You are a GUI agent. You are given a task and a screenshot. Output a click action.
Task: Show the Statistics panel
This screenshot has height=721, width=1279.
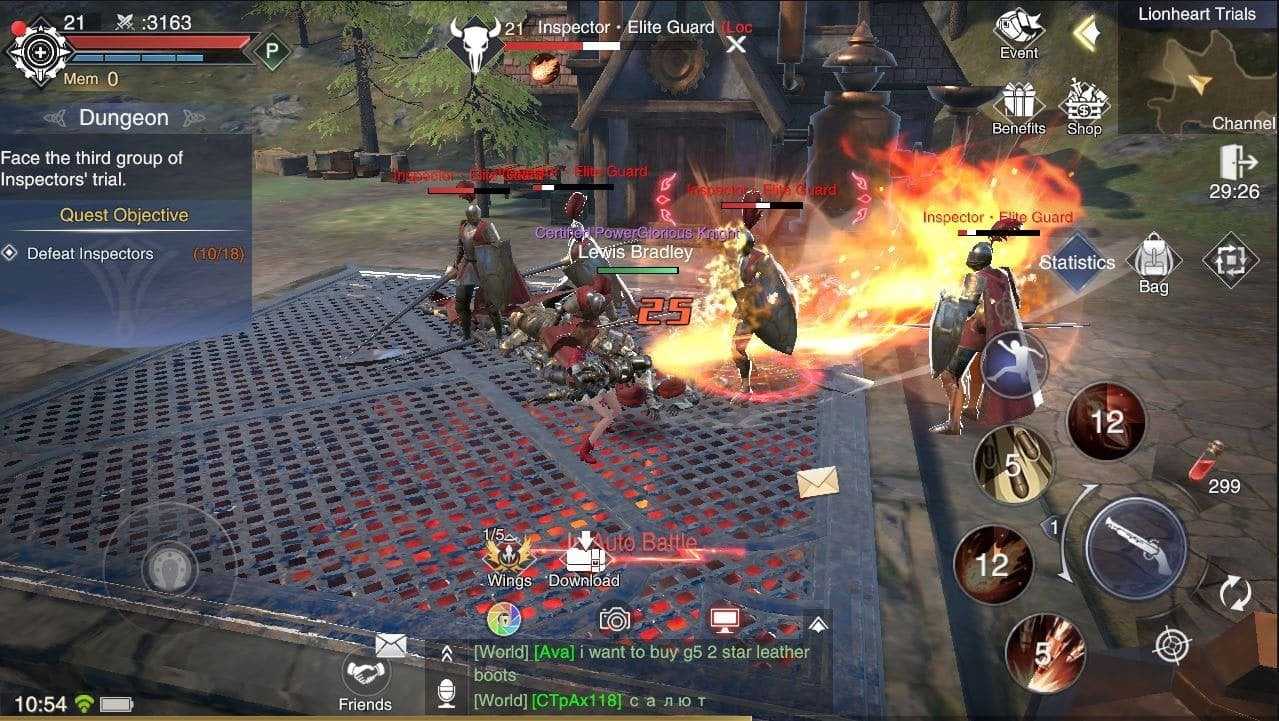click(x=1076, y=262)
